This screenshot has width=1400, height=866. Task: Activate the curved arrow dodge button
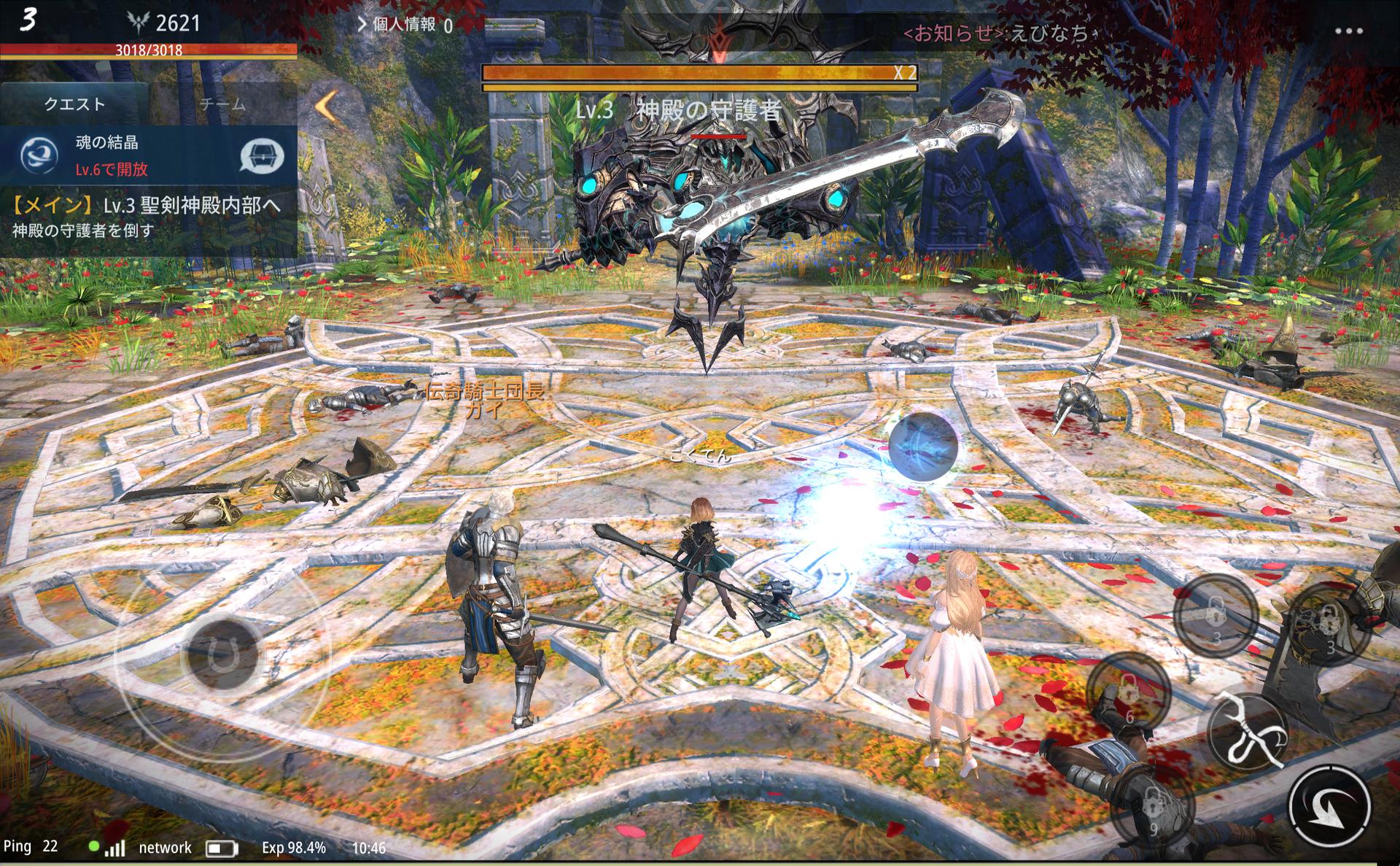point(1329,807)
